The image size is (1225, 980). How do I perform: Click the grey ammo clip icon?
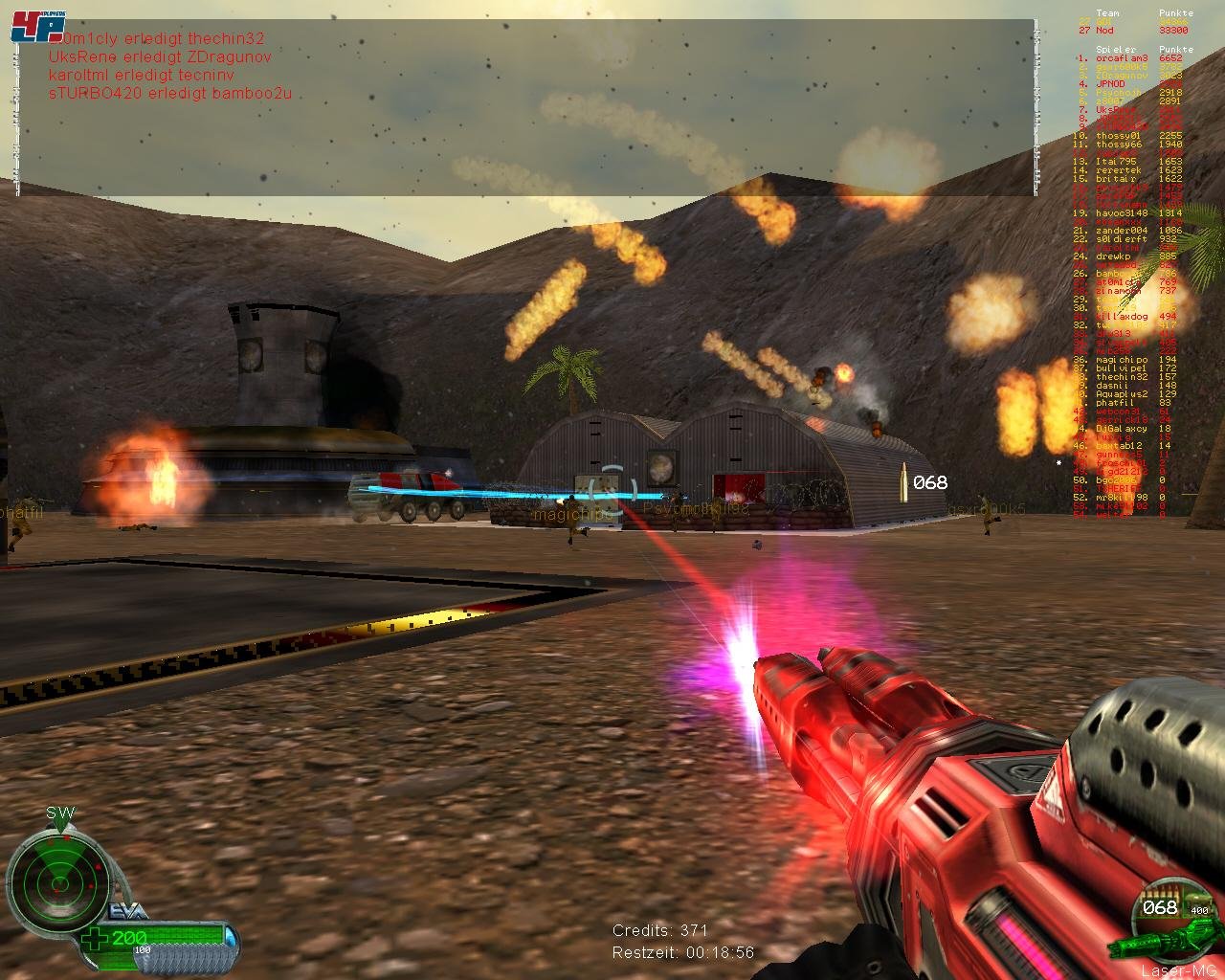pos(182,958)
